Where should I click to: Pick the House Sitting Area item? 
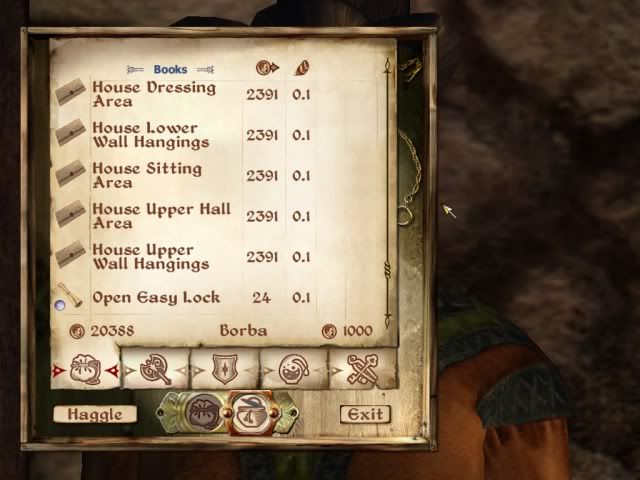pyautogui.click(x=147, y=176)
